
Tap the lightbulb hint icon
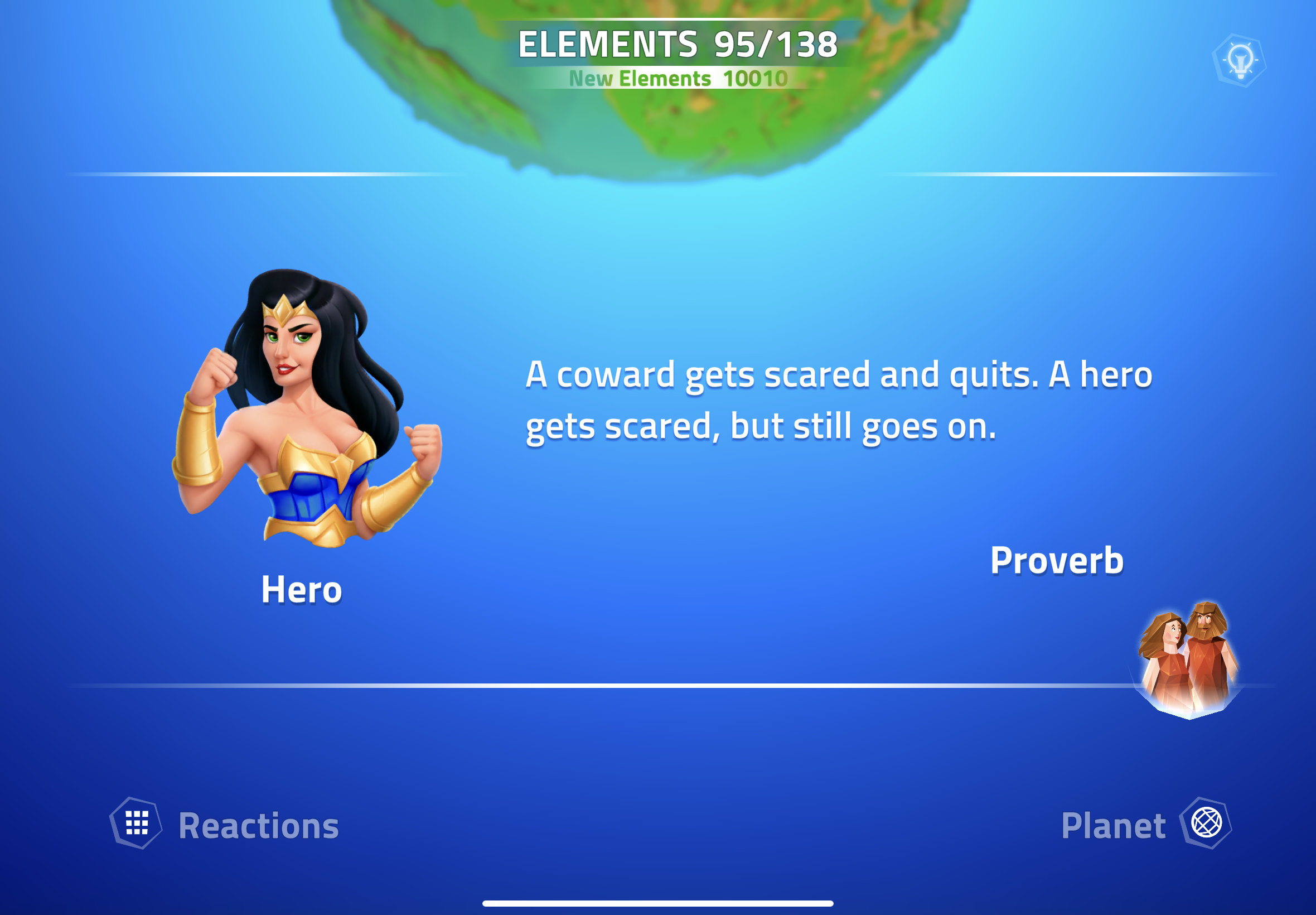click(x=1239, y=61)
